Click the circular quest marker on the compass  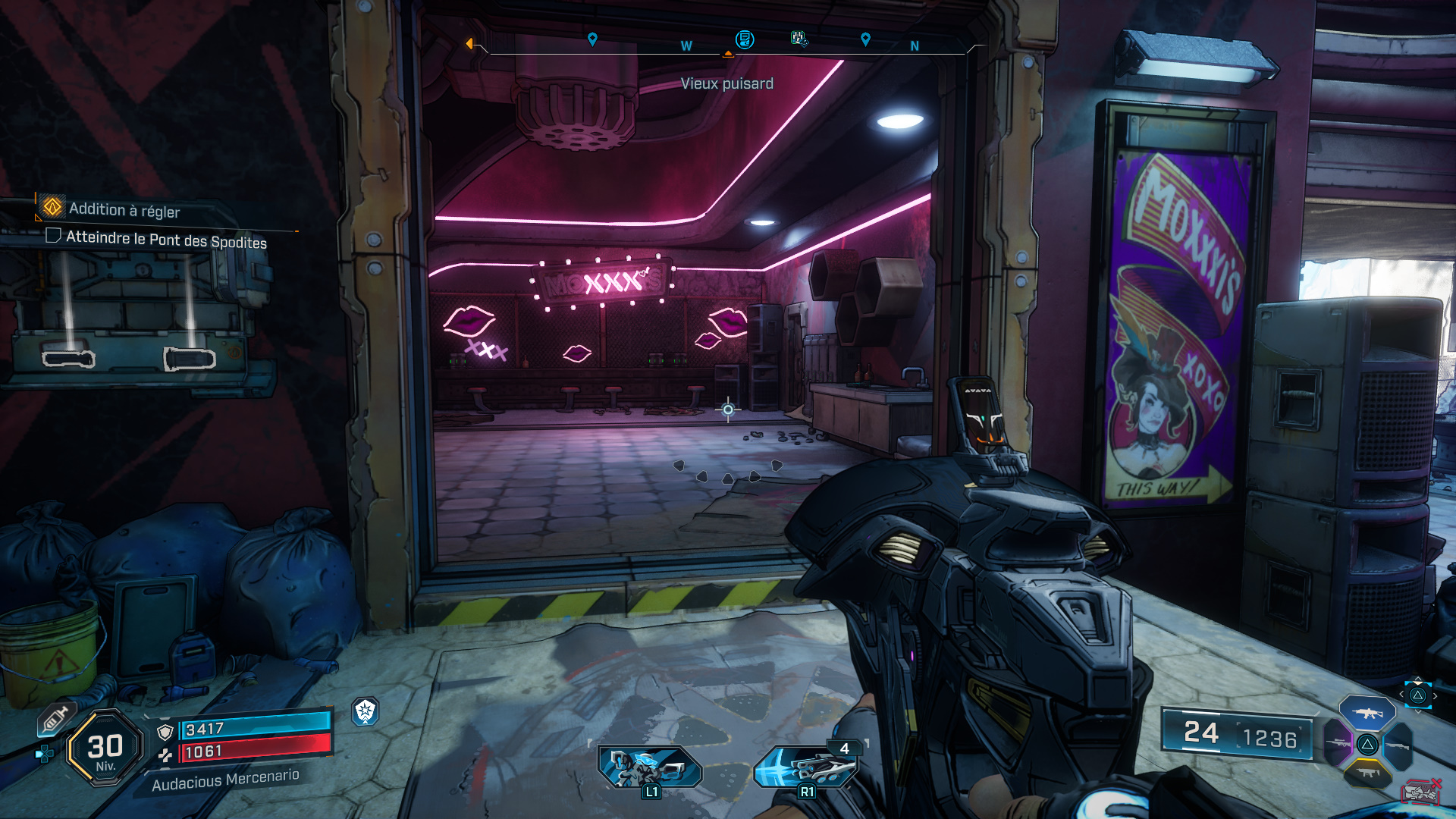(745, 39)
